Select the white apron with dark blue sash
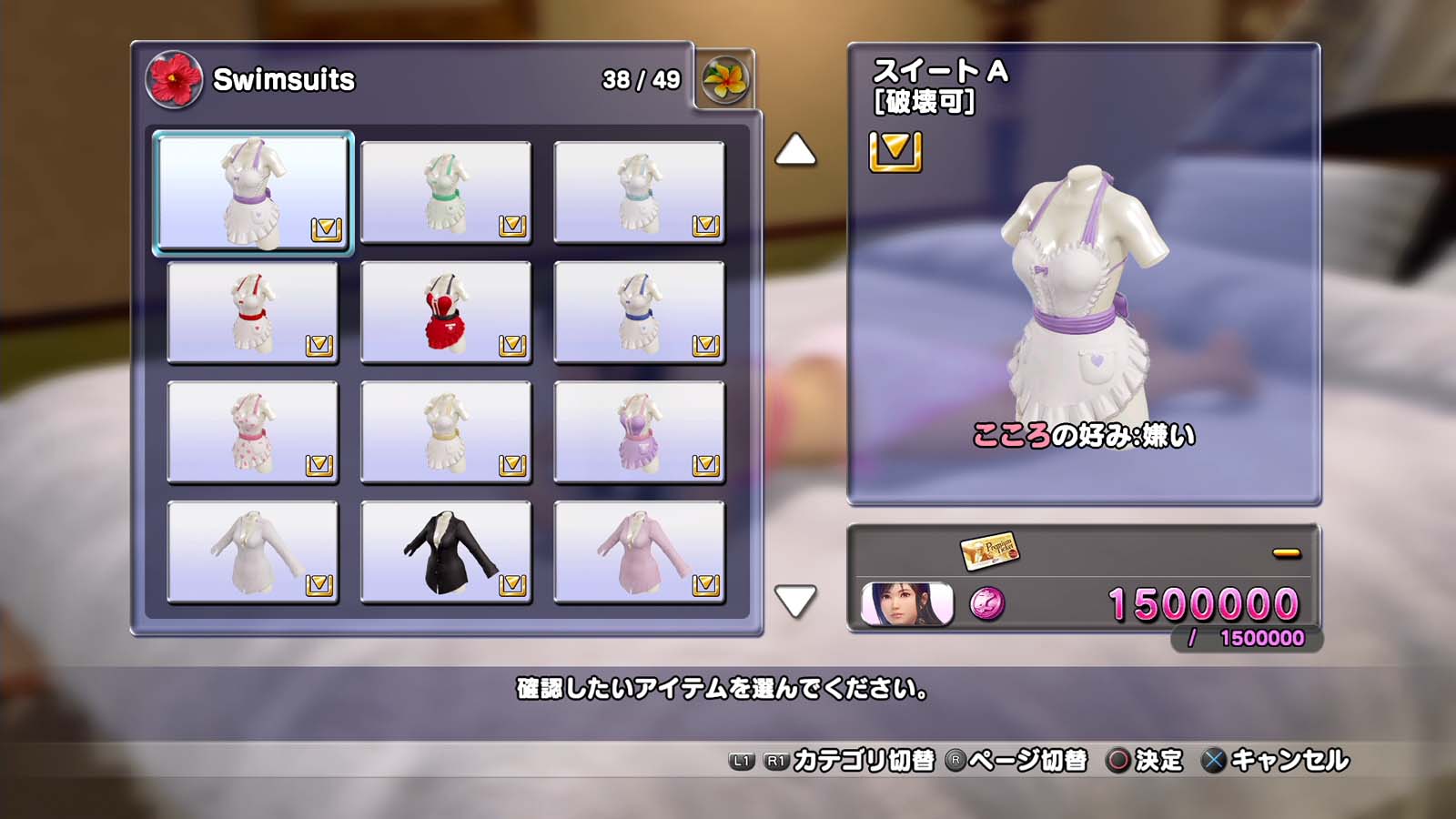The image size is (1456, 819). (639, 312)
